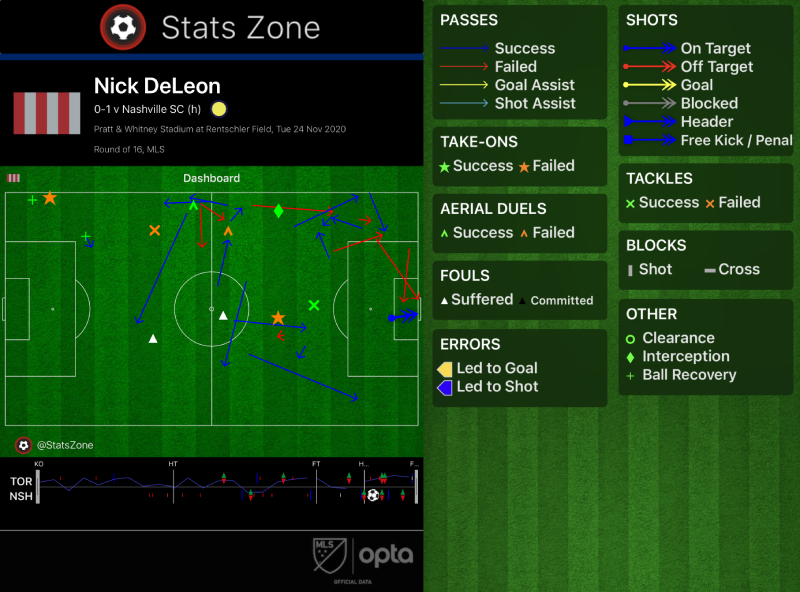The height and width of the screenshot is (592, 800).
Task: Select the Blocks Cross legend entry
Action: click(x=731, y=269)
